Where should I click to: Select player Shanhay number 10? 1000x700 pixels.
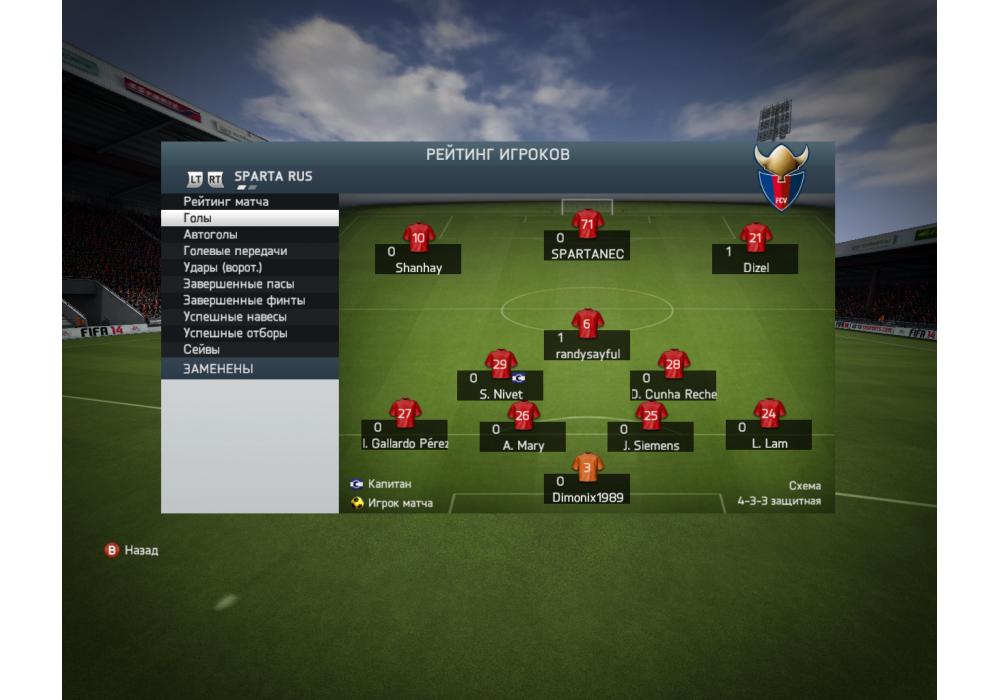[x=418, y=240]
